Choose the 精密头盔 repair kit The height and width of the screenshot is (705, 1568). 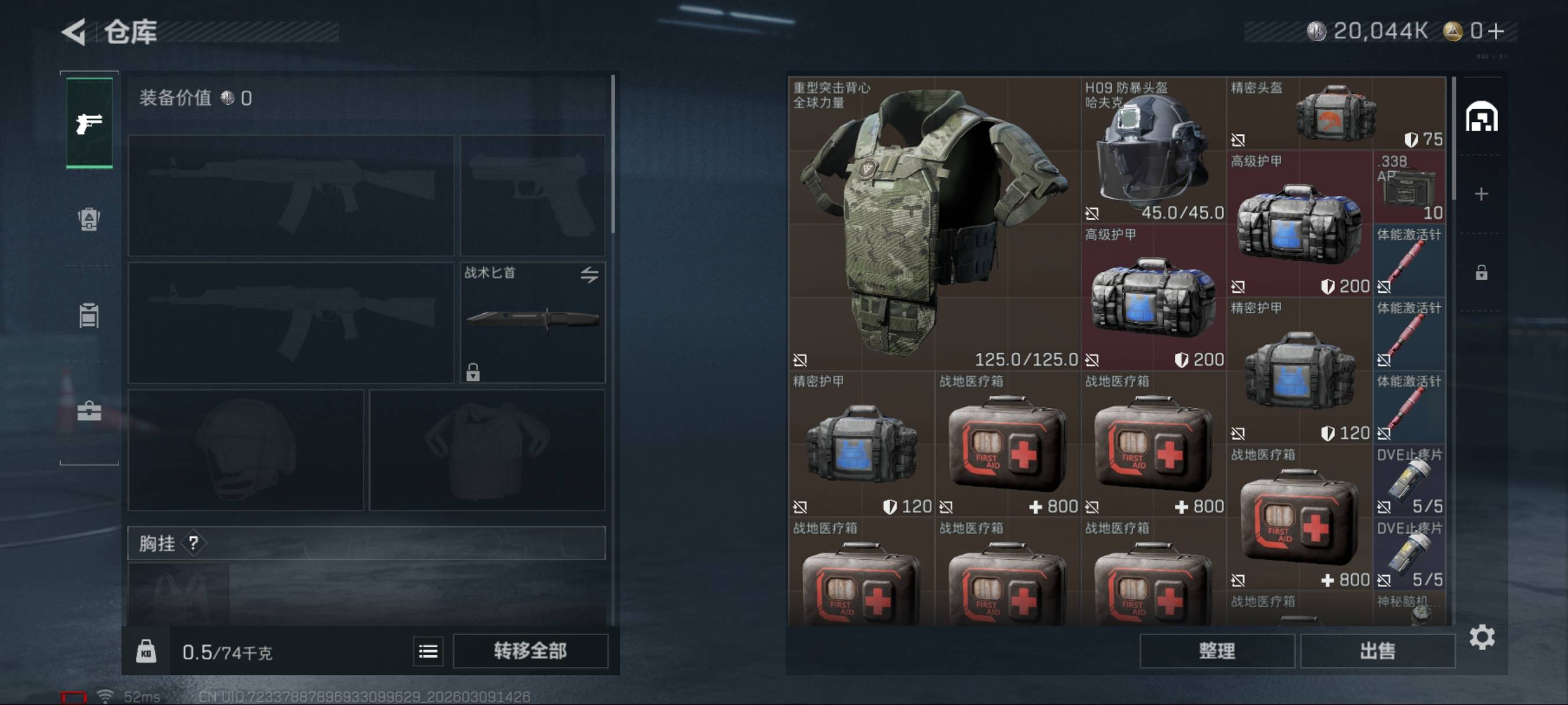[1336, 113]
